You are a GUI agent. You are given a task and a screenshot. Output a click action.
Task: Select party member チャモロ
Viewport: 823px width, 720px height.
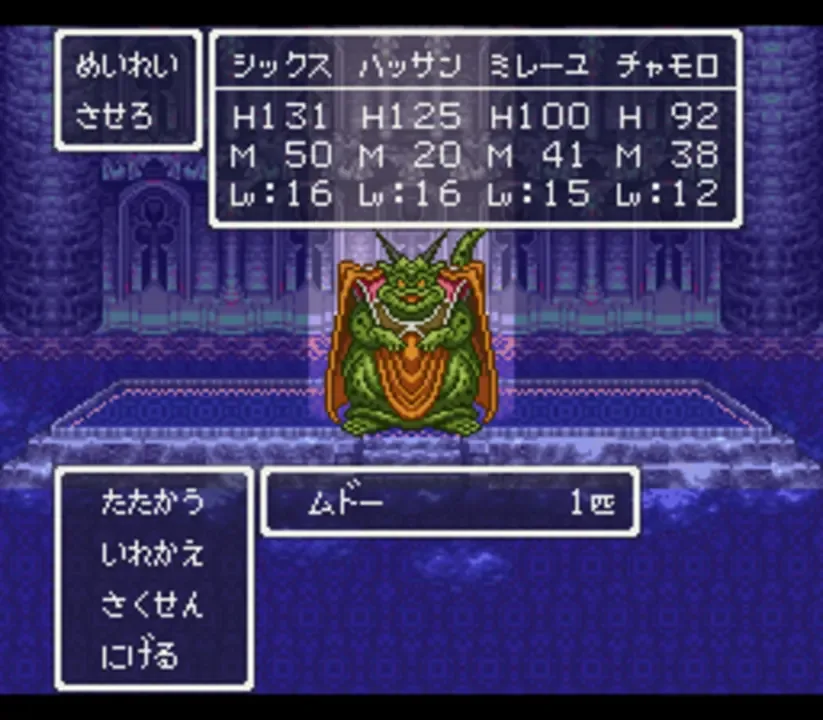[x=667, y=67]
